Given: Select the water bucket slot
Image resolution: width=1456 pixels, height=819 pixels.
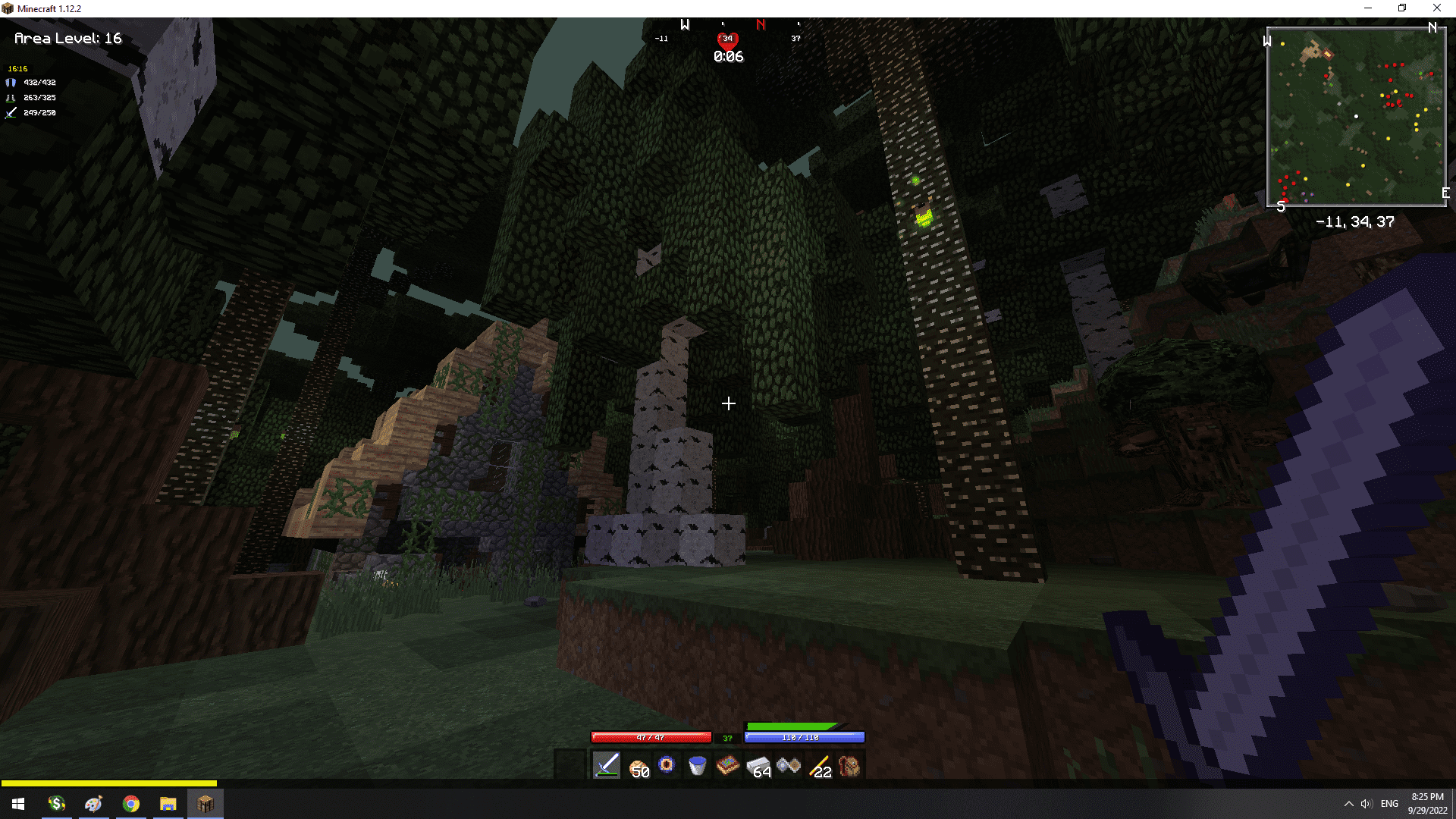Looking at the screenshot, I should [697, 766].
